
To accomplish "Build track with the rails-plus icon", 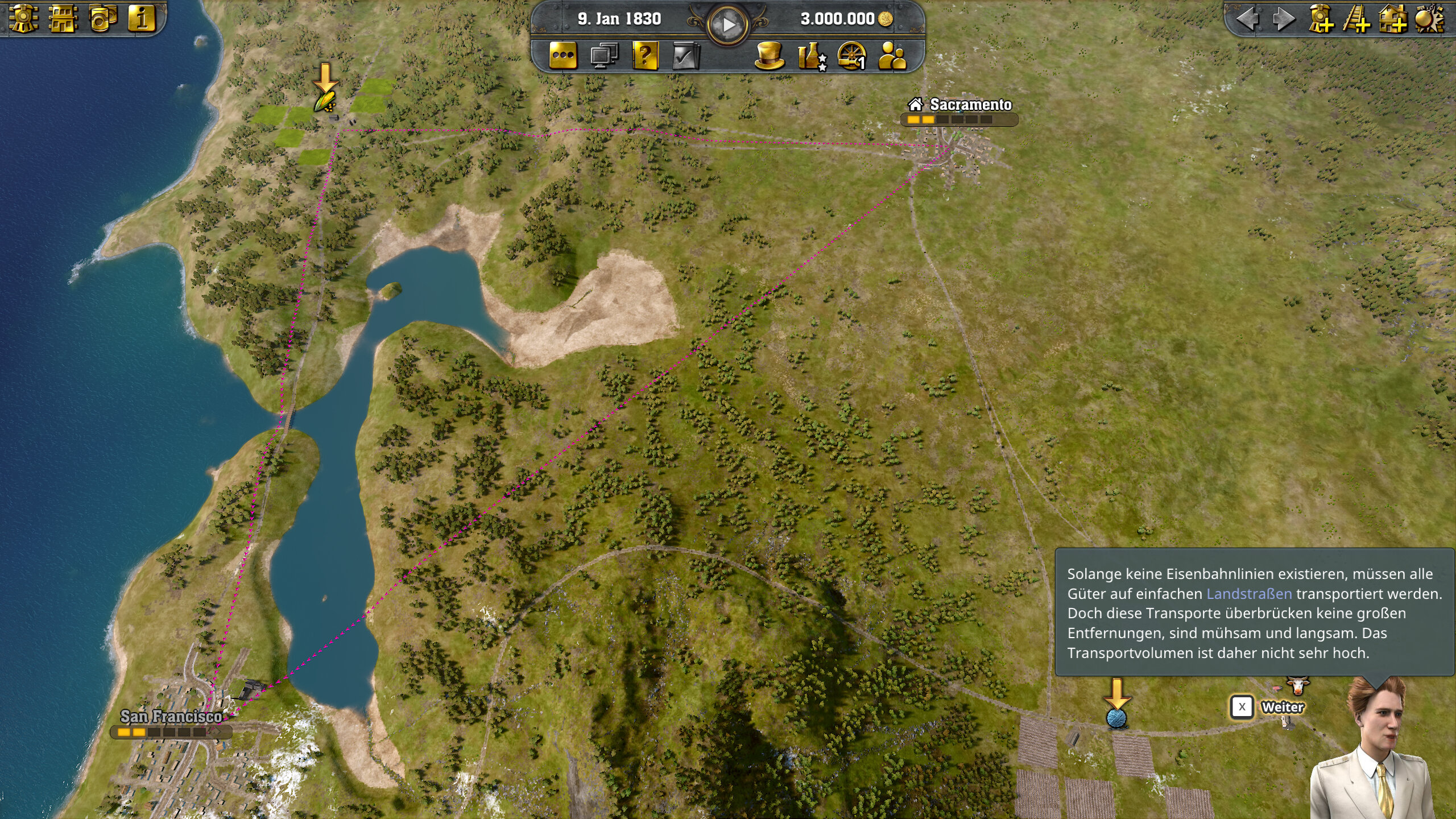I will click(x=1356, y=19).
